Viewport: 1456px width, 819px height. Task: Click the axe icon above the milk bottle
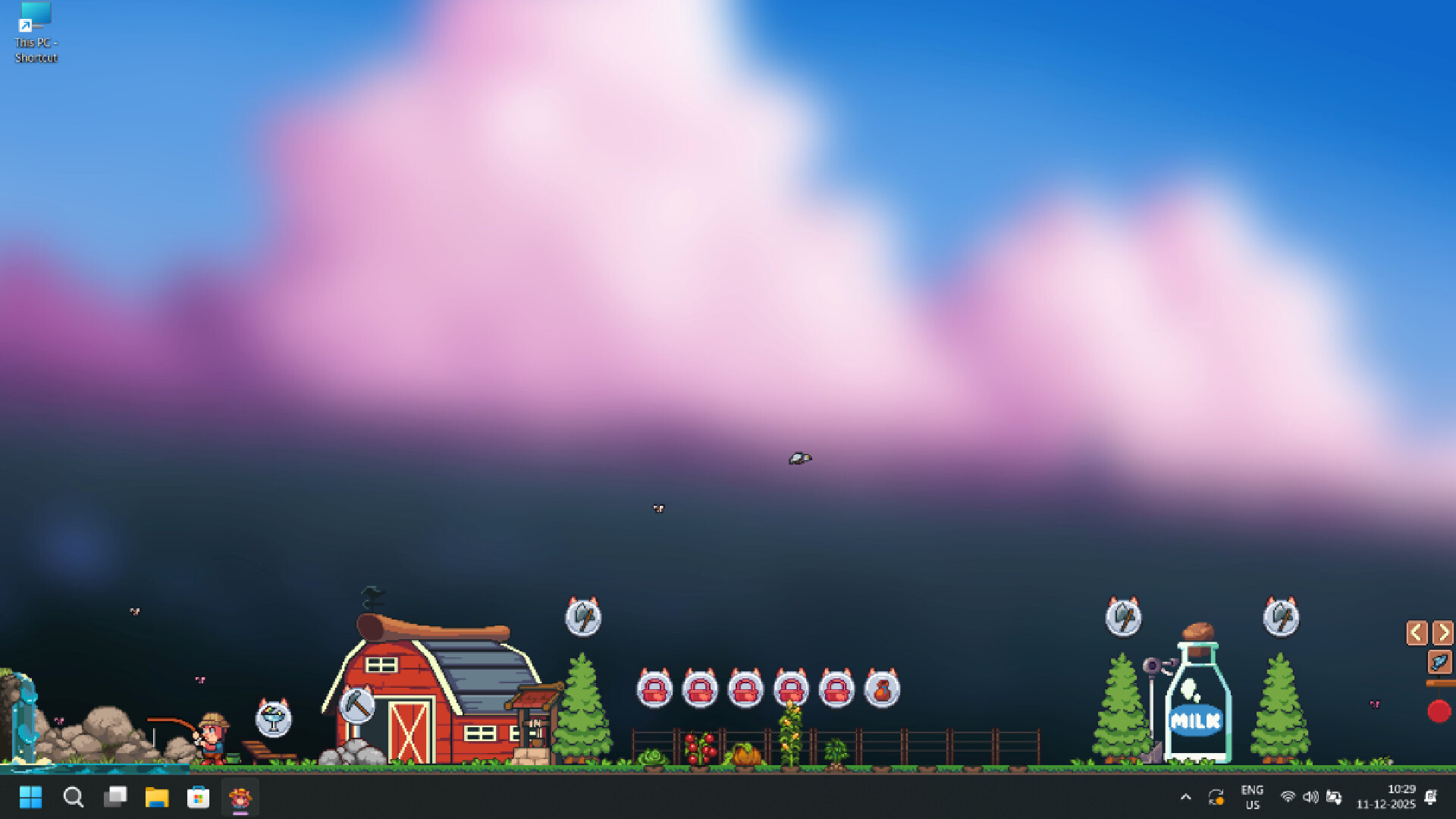[1123, 618]
